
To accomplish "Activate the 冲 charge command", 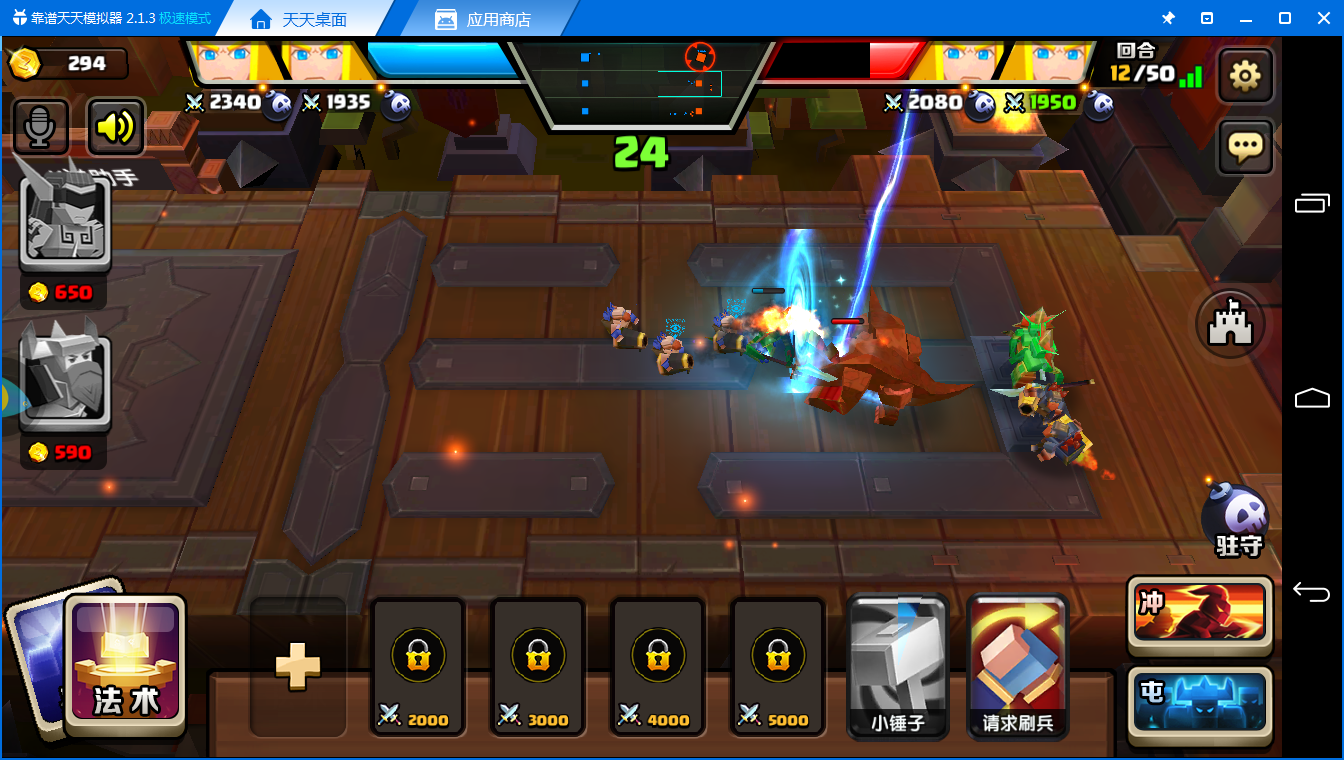I will [1200, 612].
